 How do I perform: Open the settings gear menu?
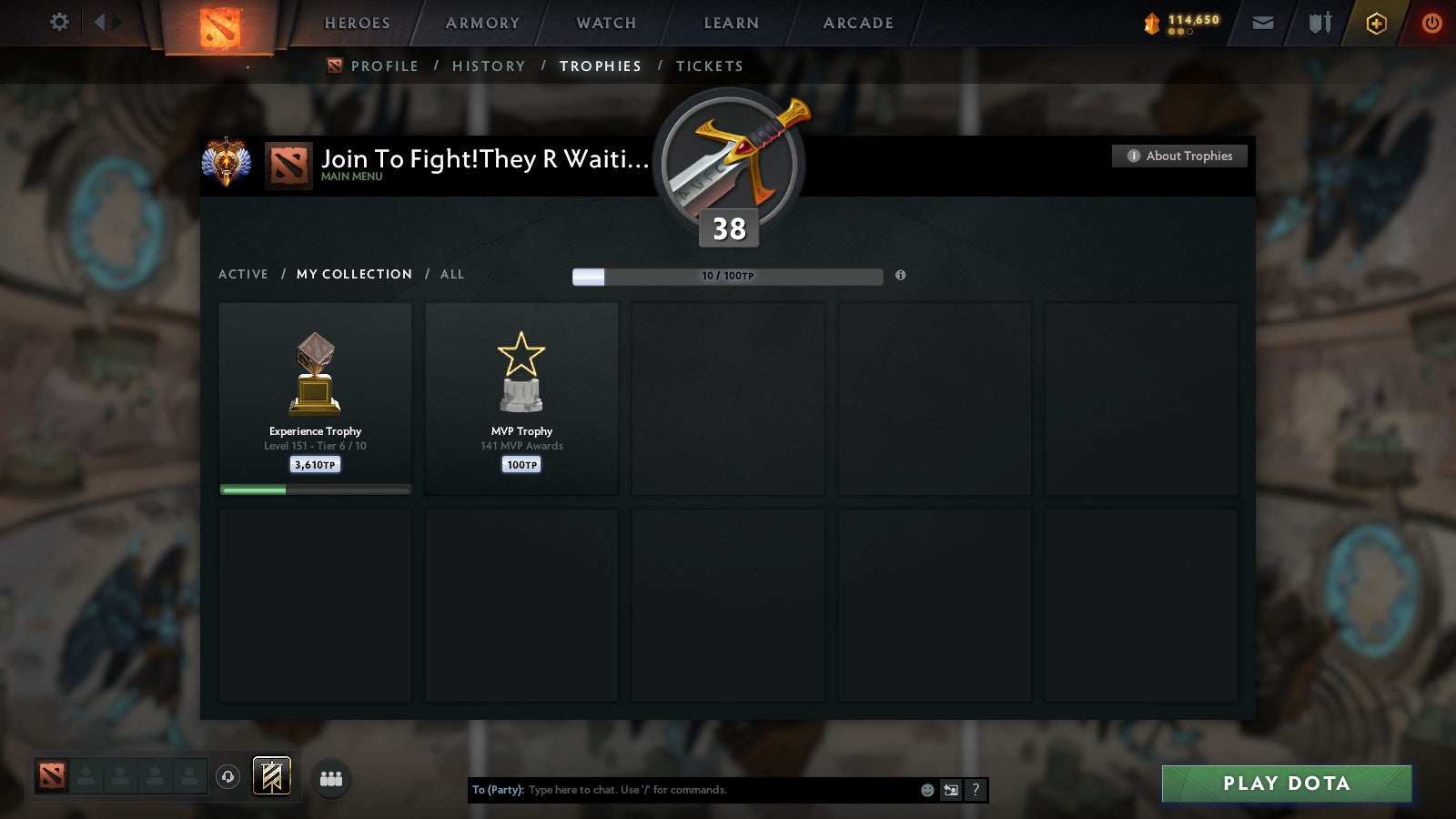[x=59, y=22]
